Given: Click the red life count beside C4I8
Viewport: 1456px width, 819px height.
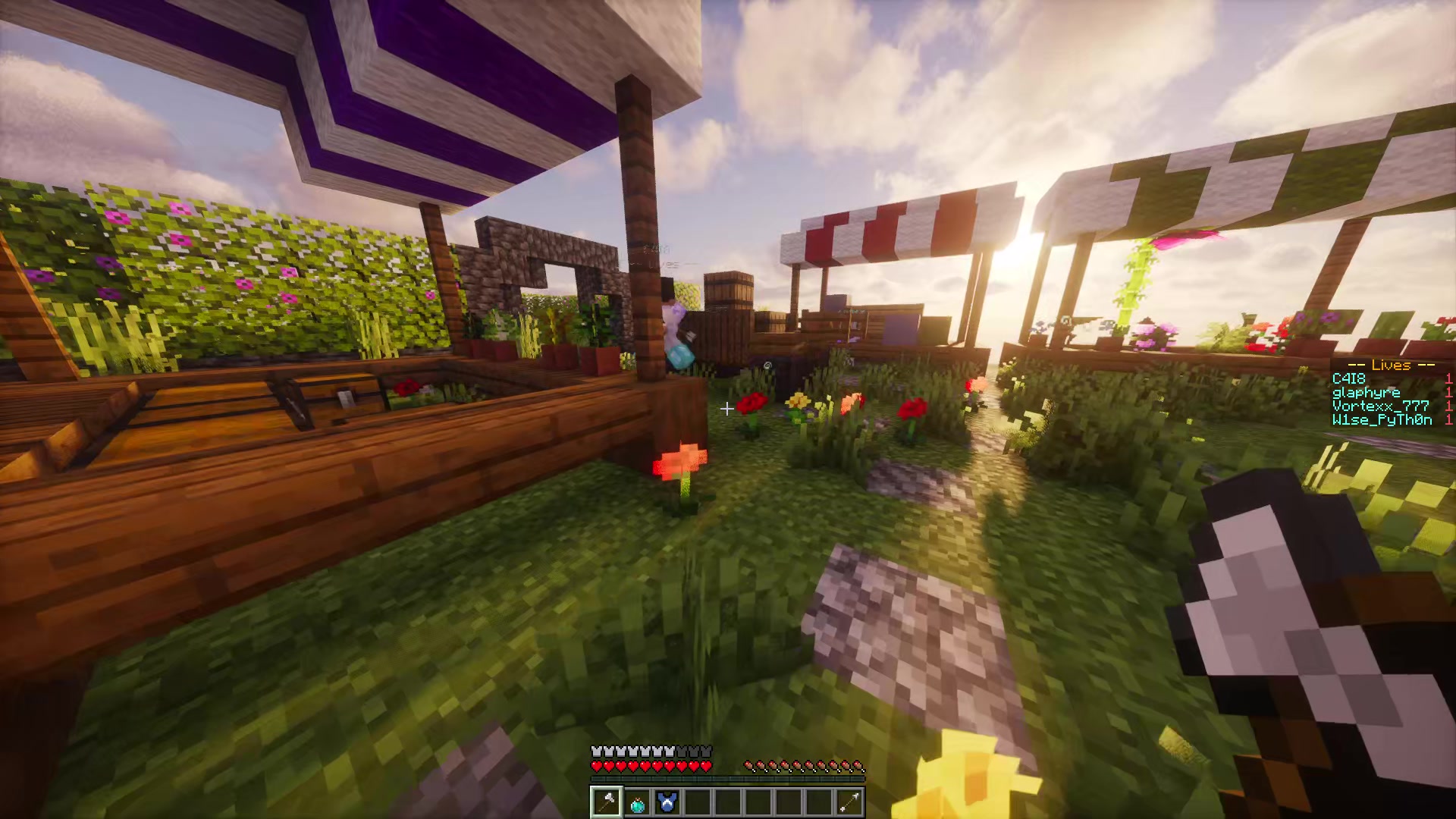Looking at the screenshot, I should 1449,378.
